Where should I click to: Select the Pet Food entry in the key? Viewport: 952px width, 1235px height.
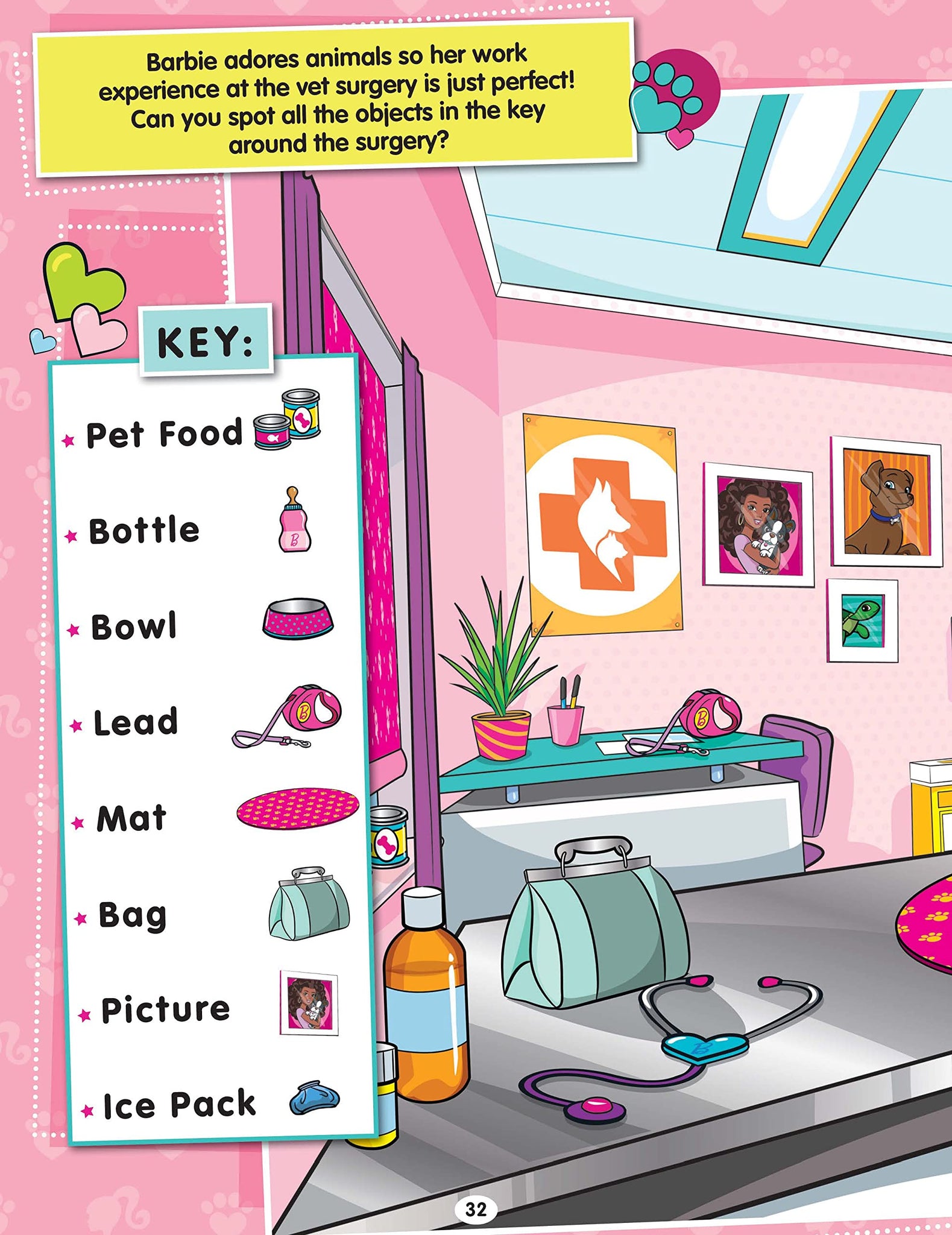164,434
